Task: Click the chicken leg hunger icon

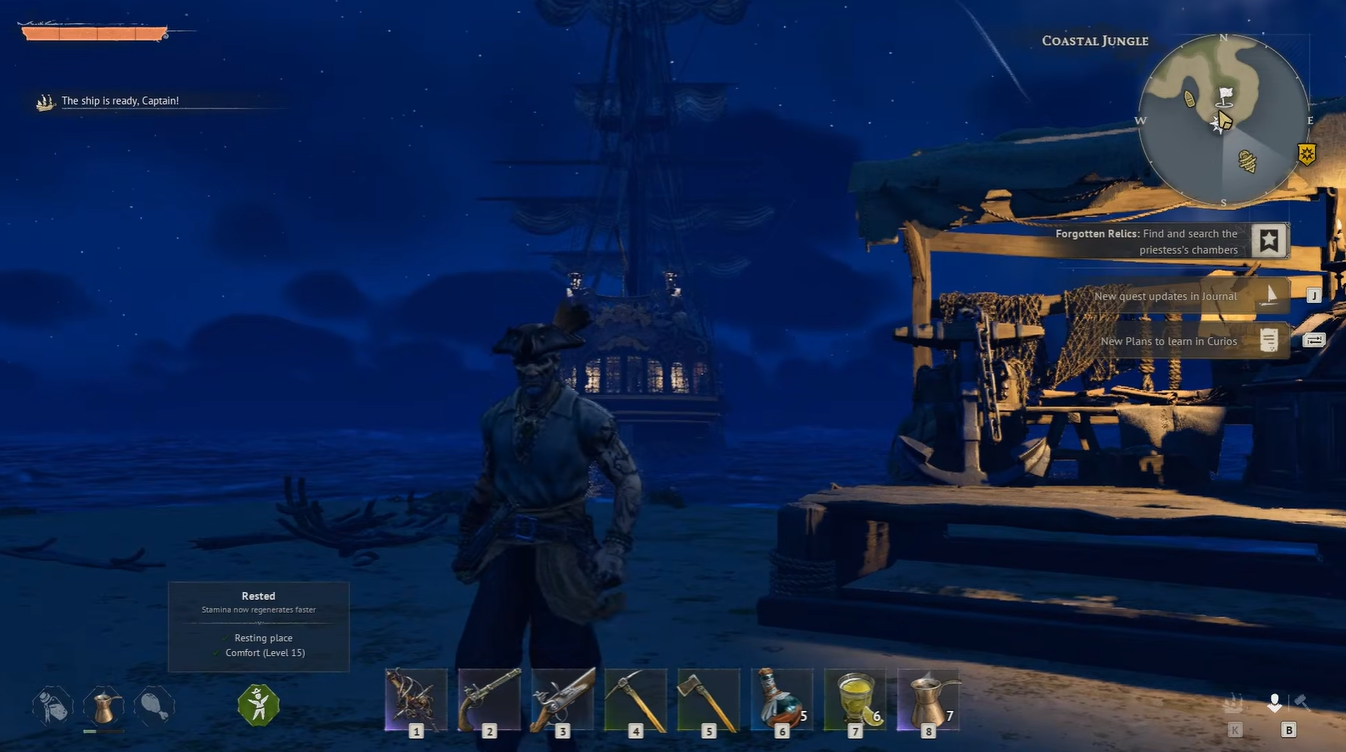Action: 155,705
